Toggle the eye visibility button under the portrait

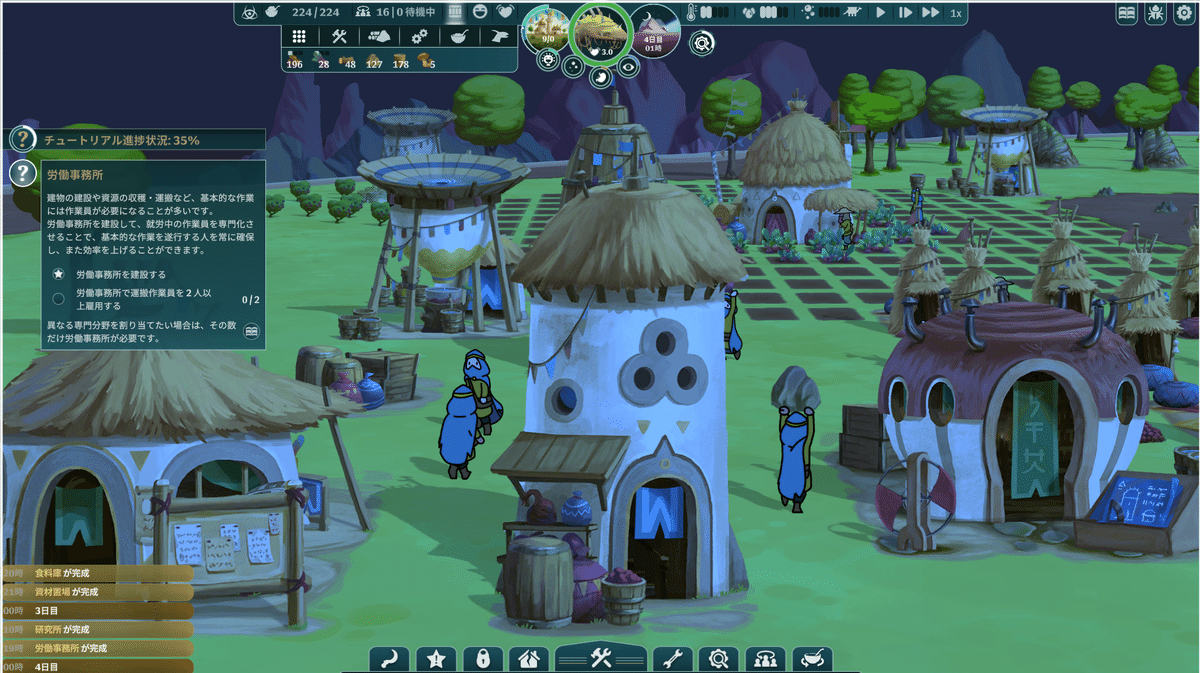(628, 66)
